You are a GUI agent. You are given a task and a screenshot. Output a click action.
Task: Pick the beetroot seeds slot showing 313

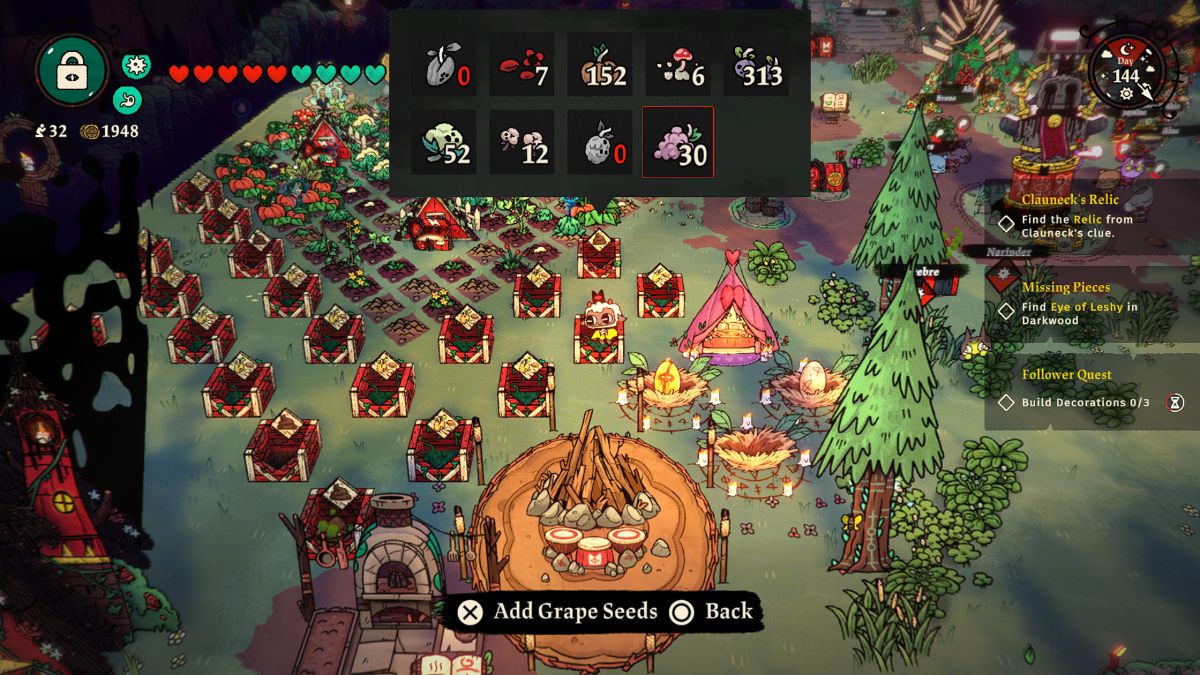click(756, 65)
